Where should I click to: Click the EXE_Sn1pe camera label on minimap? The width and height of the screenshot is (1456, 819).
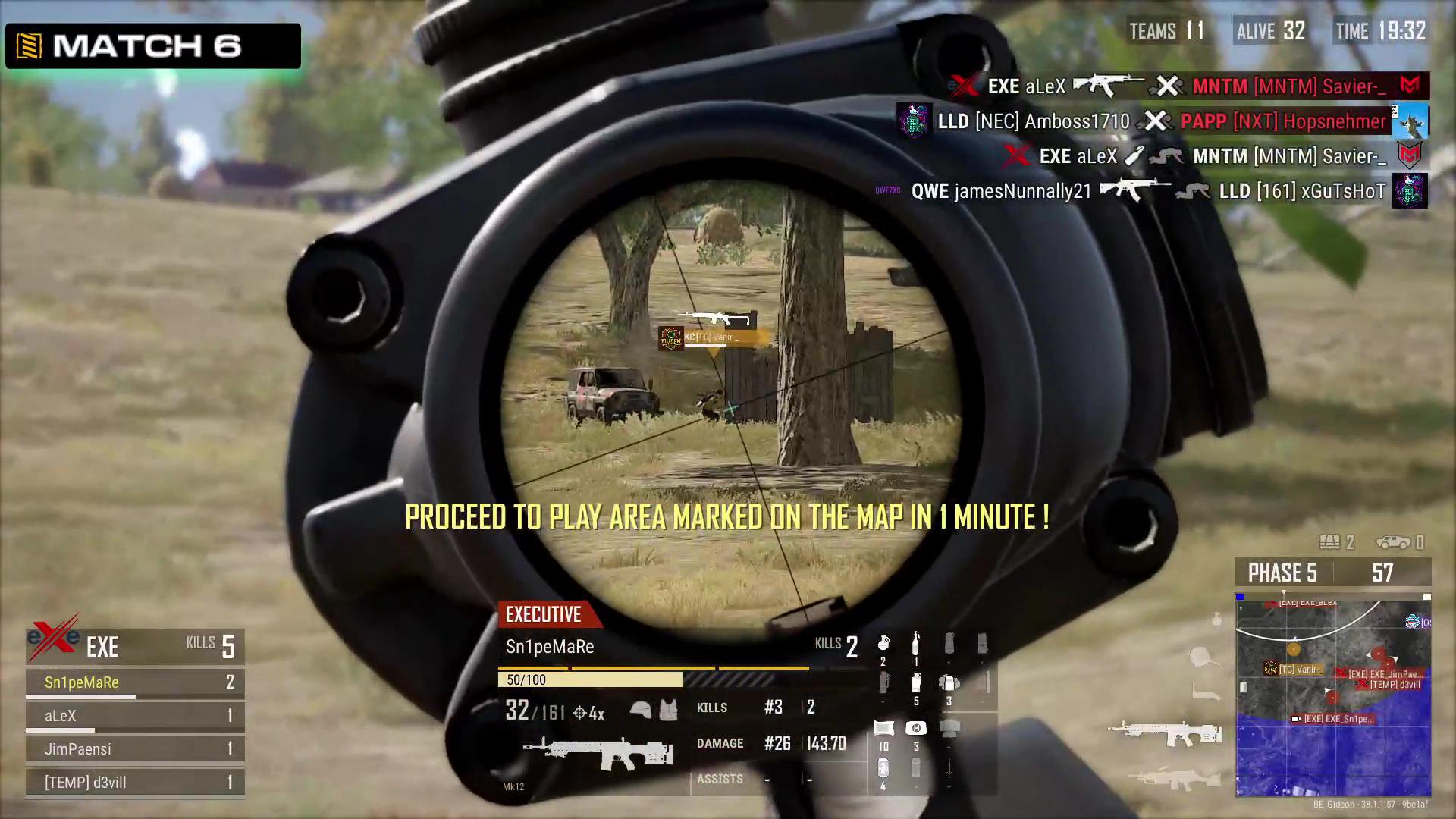pos(1336,719)
